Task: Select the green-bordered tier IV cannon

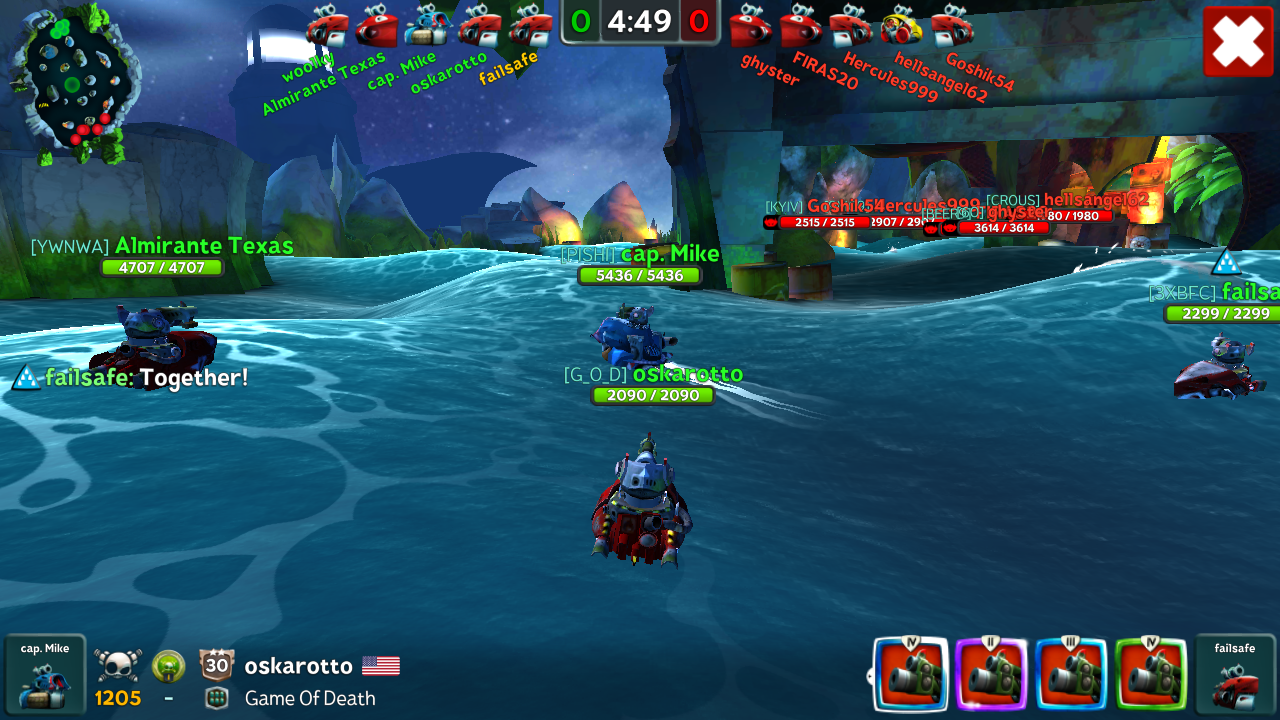Action: (1150, 674)
